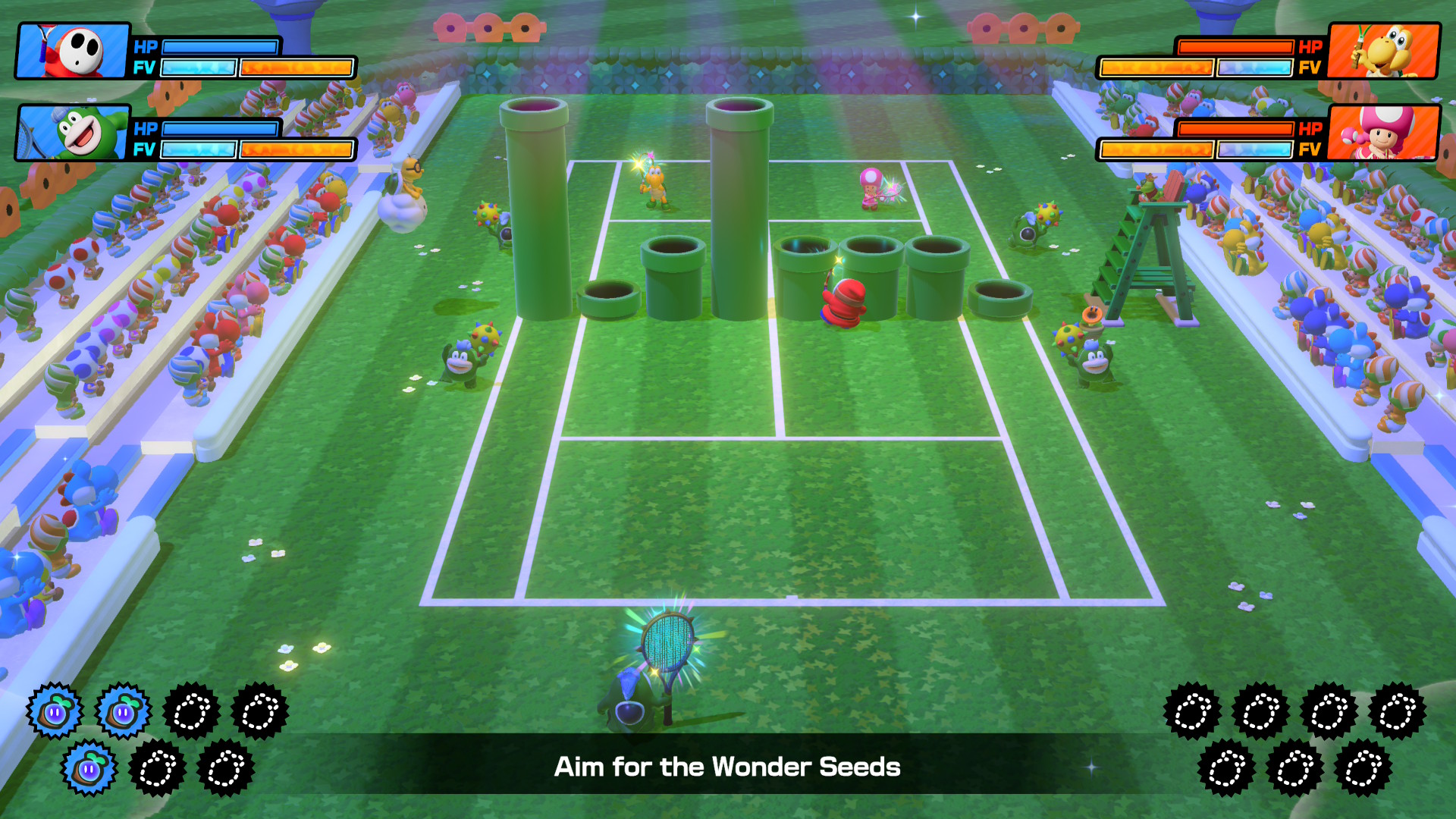The image size is (1456, 819).
Task: Click the green character's player portrait
Action: (74, 133)
